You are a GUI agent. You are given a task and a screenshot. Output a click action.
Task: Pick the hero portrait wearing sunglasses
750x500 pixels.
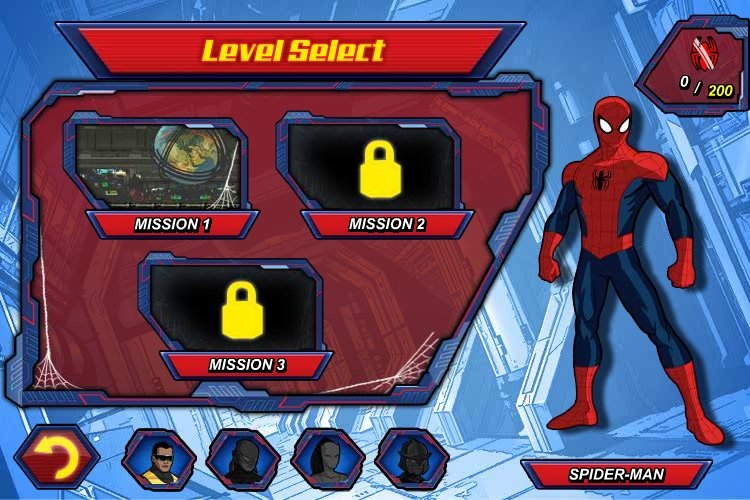pyautogui.click(x=158, y=459)
